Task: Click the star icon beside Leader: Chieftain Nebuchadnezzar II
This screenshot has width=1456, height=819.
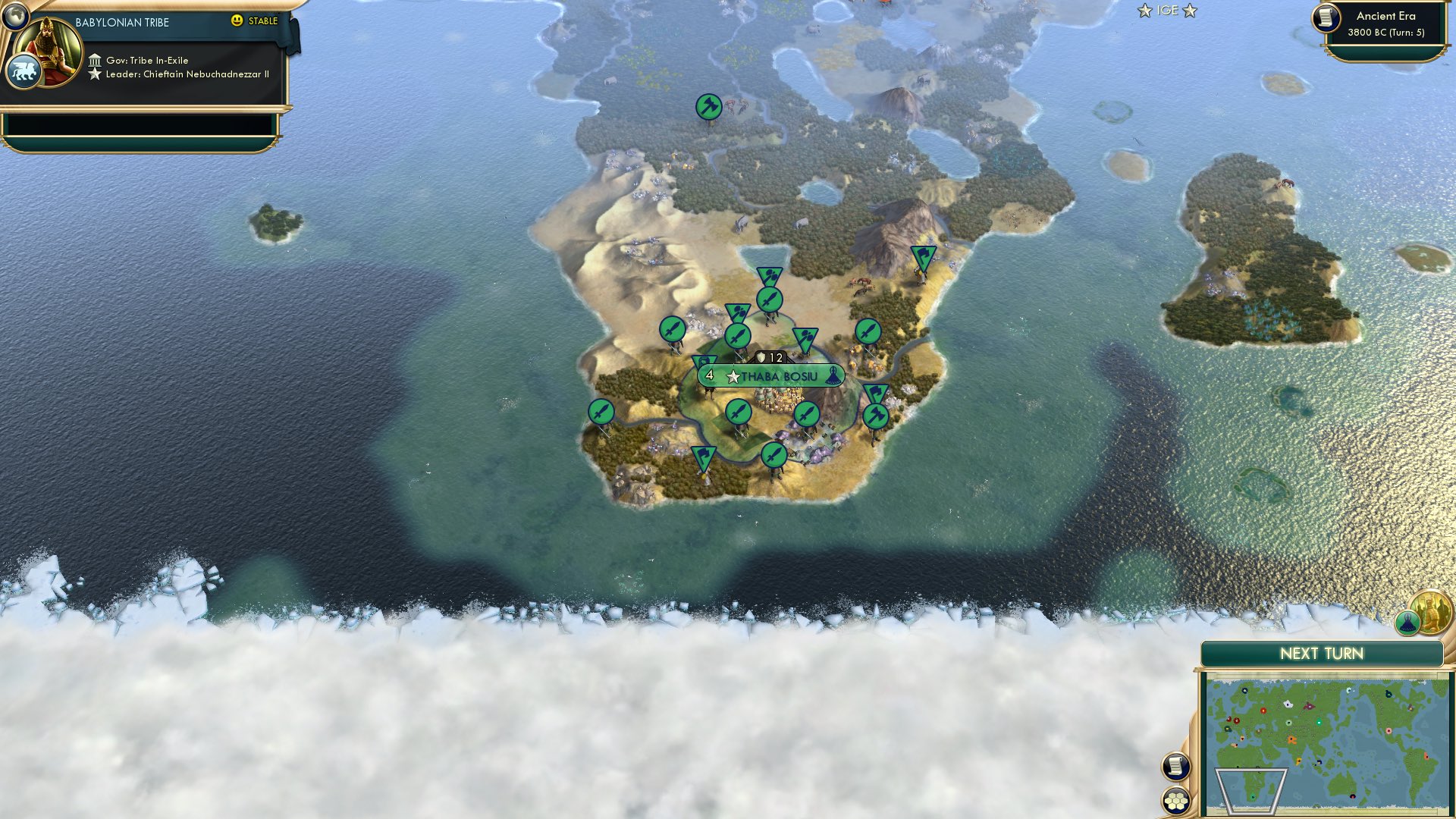Action: [96, 74]
